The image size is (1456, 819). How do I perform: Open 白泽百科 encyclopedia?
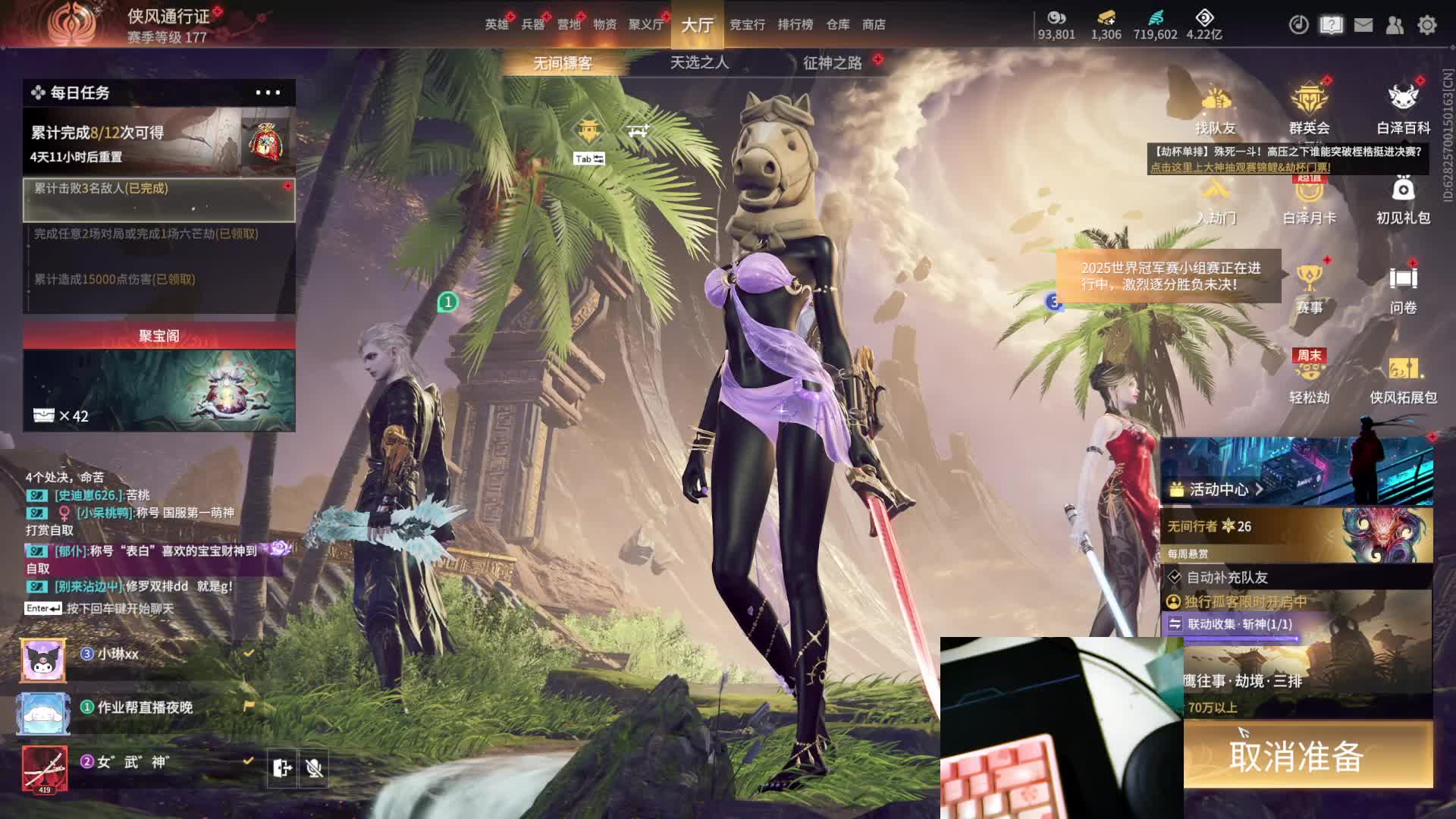[1403, 110]
